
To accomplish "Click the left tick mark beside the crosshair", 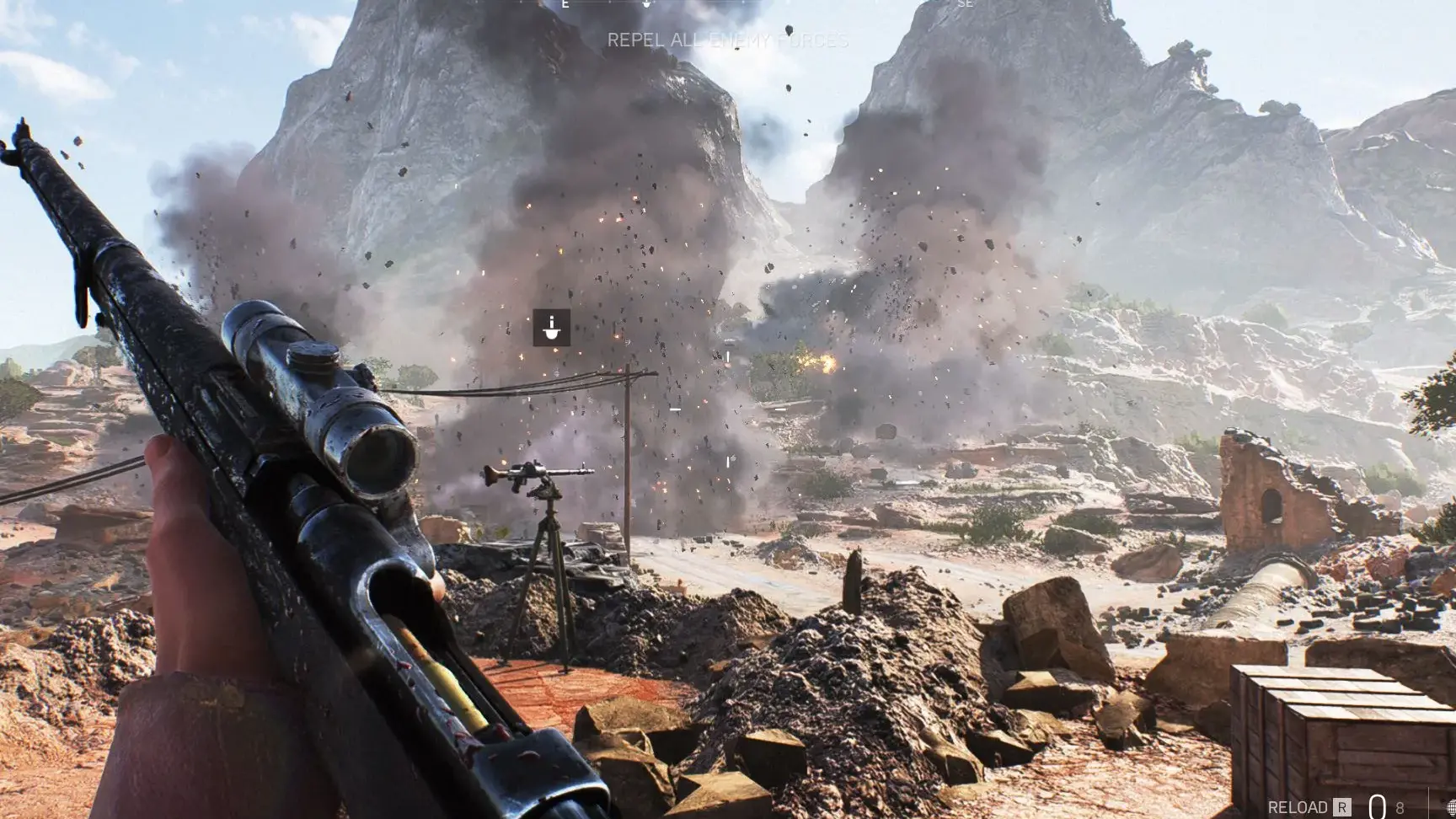I will [675, 409].
